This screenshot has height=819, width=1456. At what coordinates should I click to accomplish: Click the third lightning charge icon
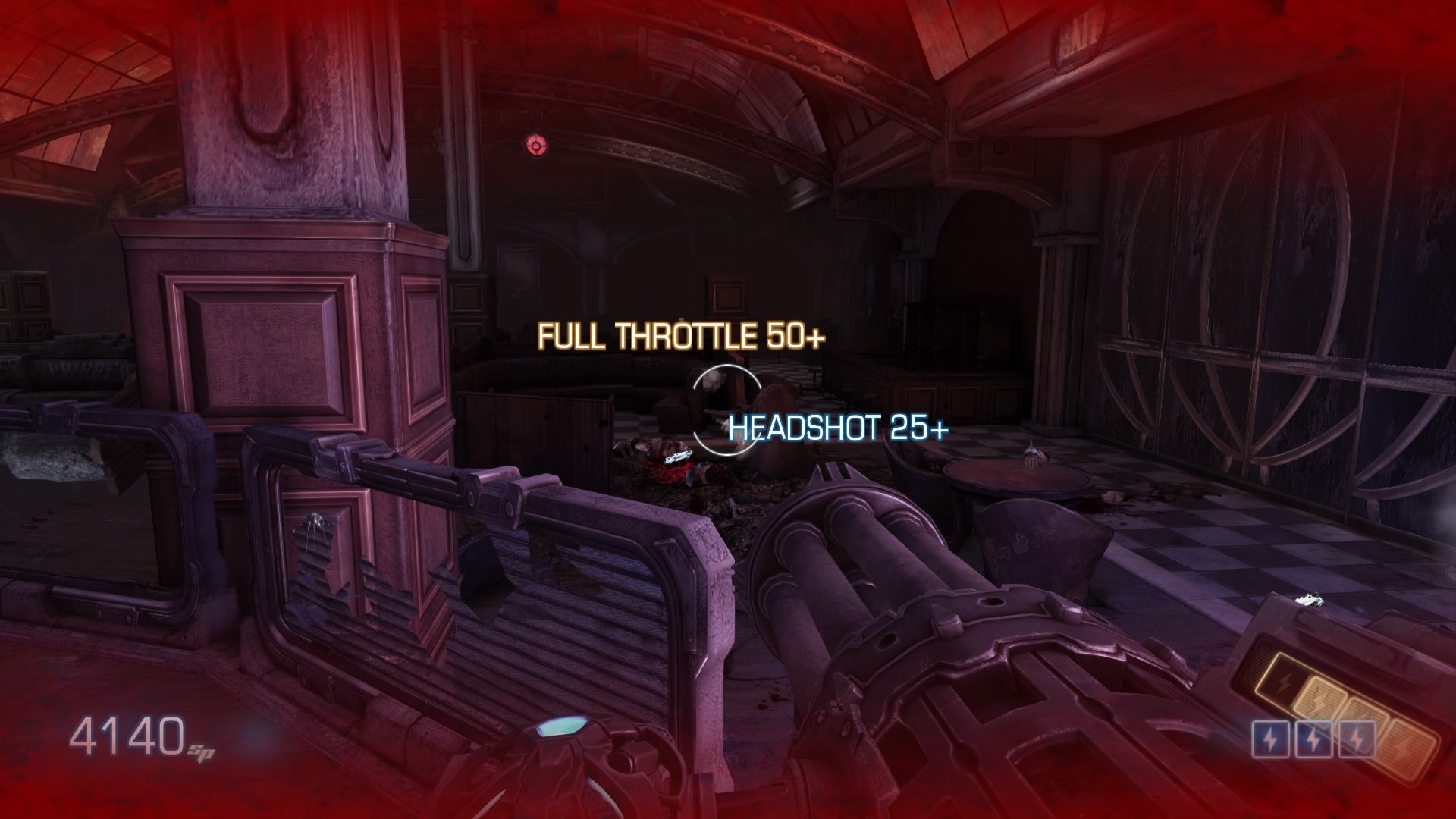(1357, 739)
